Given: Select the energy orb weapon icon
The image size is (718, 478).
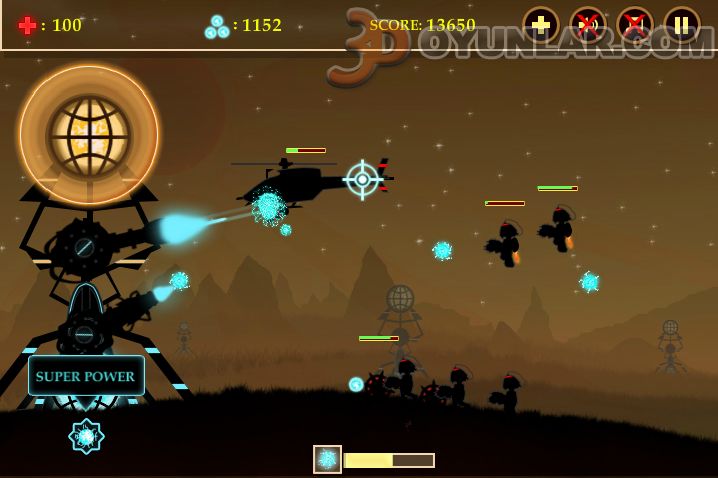Looking at the screenshot, I should pyautogui.click(x=327, y=459).
